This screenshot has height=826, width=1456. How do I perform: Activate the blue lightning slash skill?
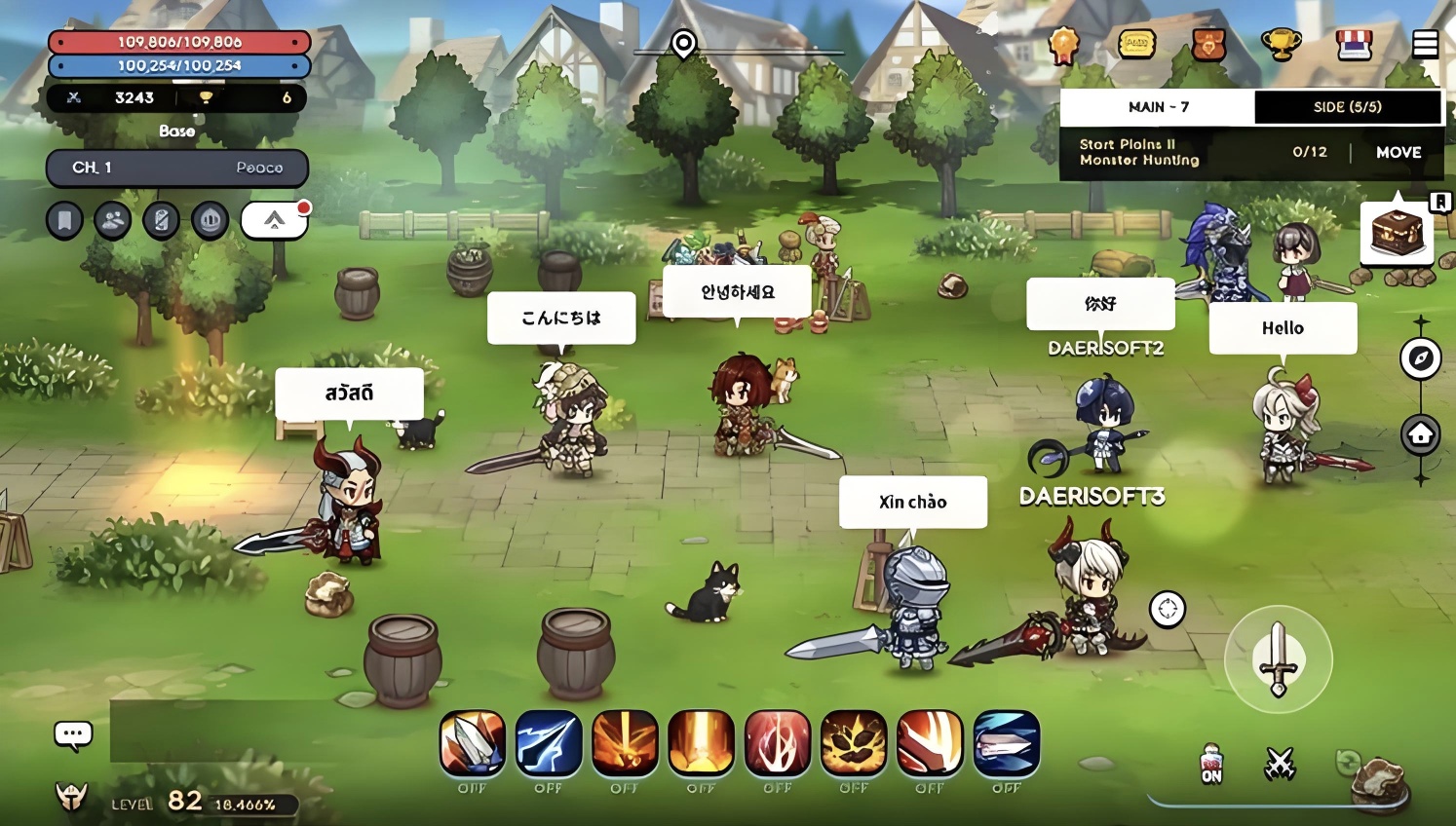click(549, 743)
